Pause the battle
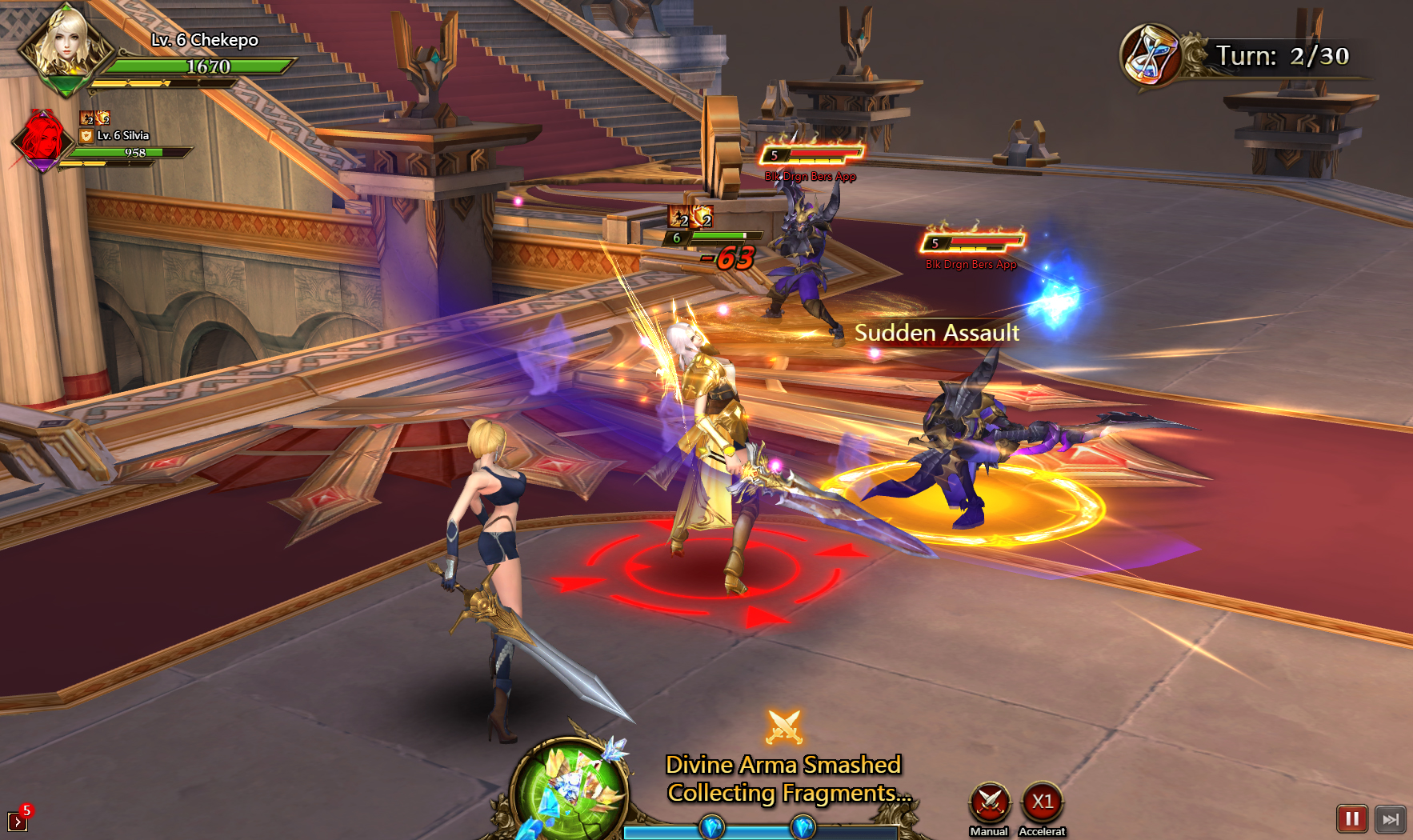 (1351, 818)
